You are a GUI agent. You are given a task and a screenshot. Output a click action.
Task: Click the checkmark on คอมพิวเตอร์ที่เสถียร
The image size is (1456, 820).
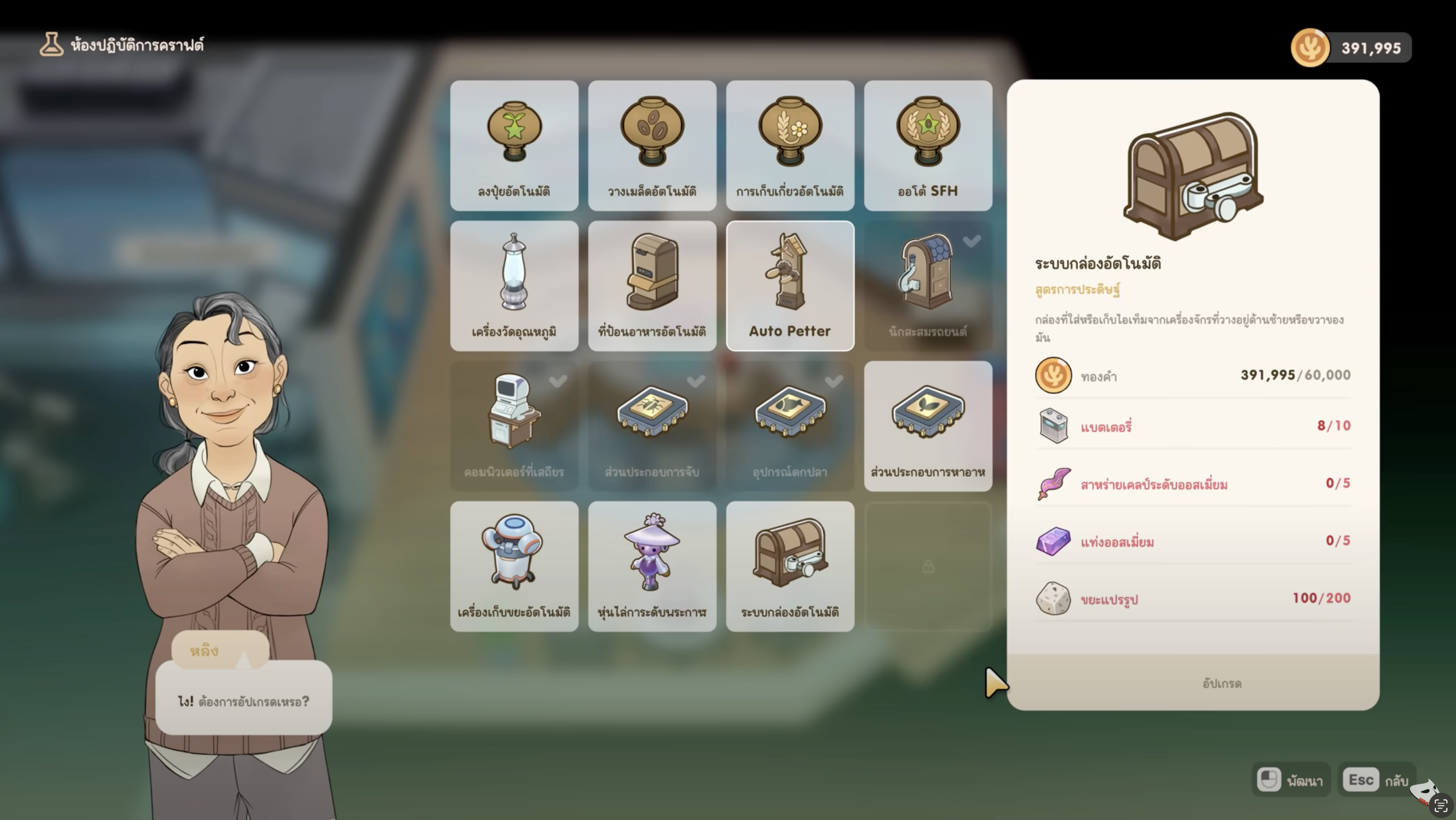click(x=559, y=382)
